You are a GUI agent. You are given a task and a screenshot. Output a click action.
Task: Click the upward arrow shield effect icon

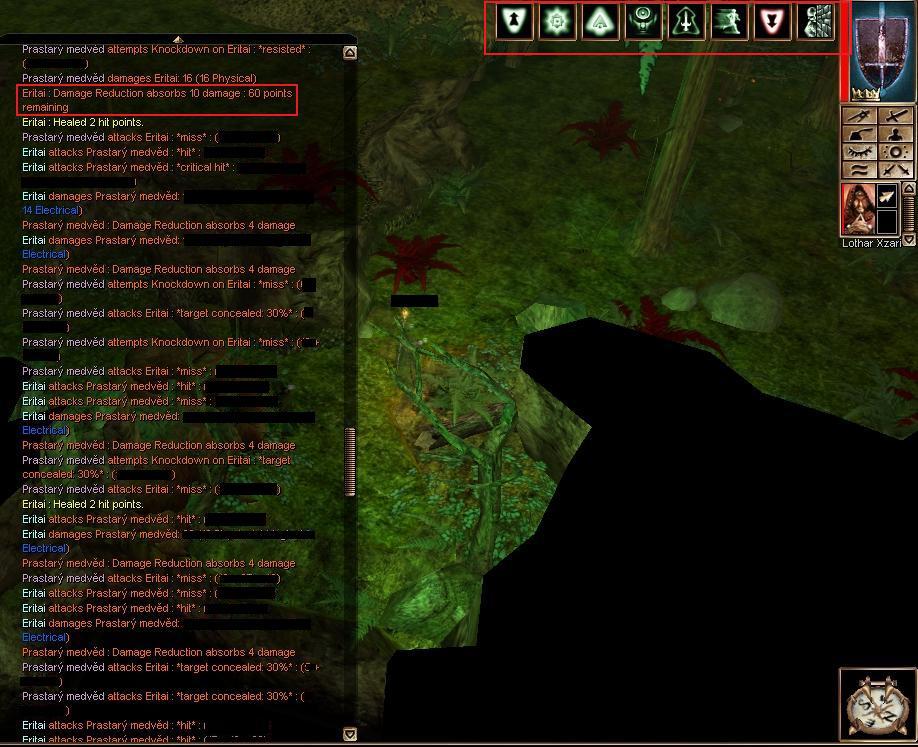pos(514,22)
